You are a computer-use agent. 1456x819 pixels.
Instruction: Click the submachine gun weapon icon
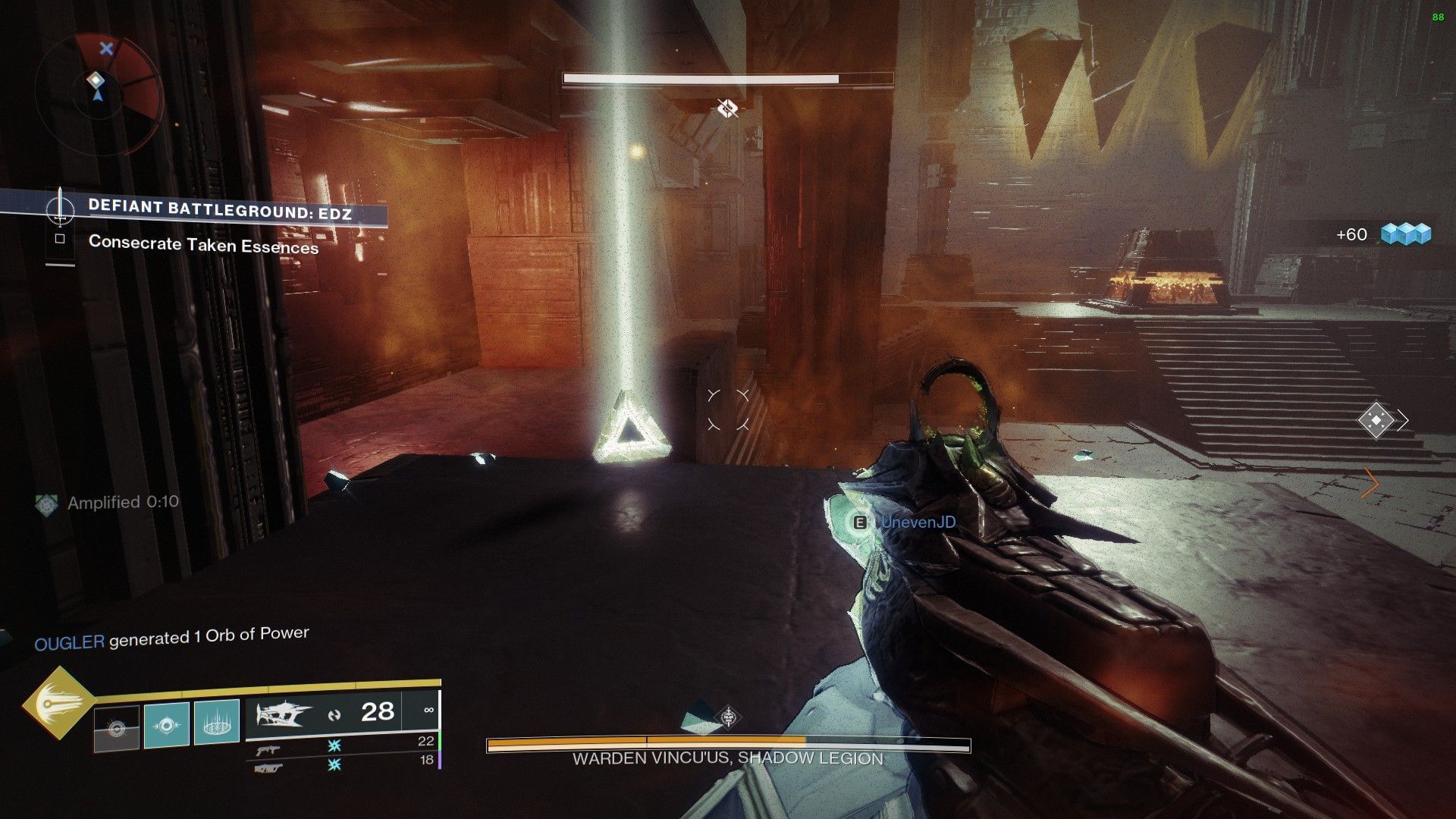click(267, 747)
